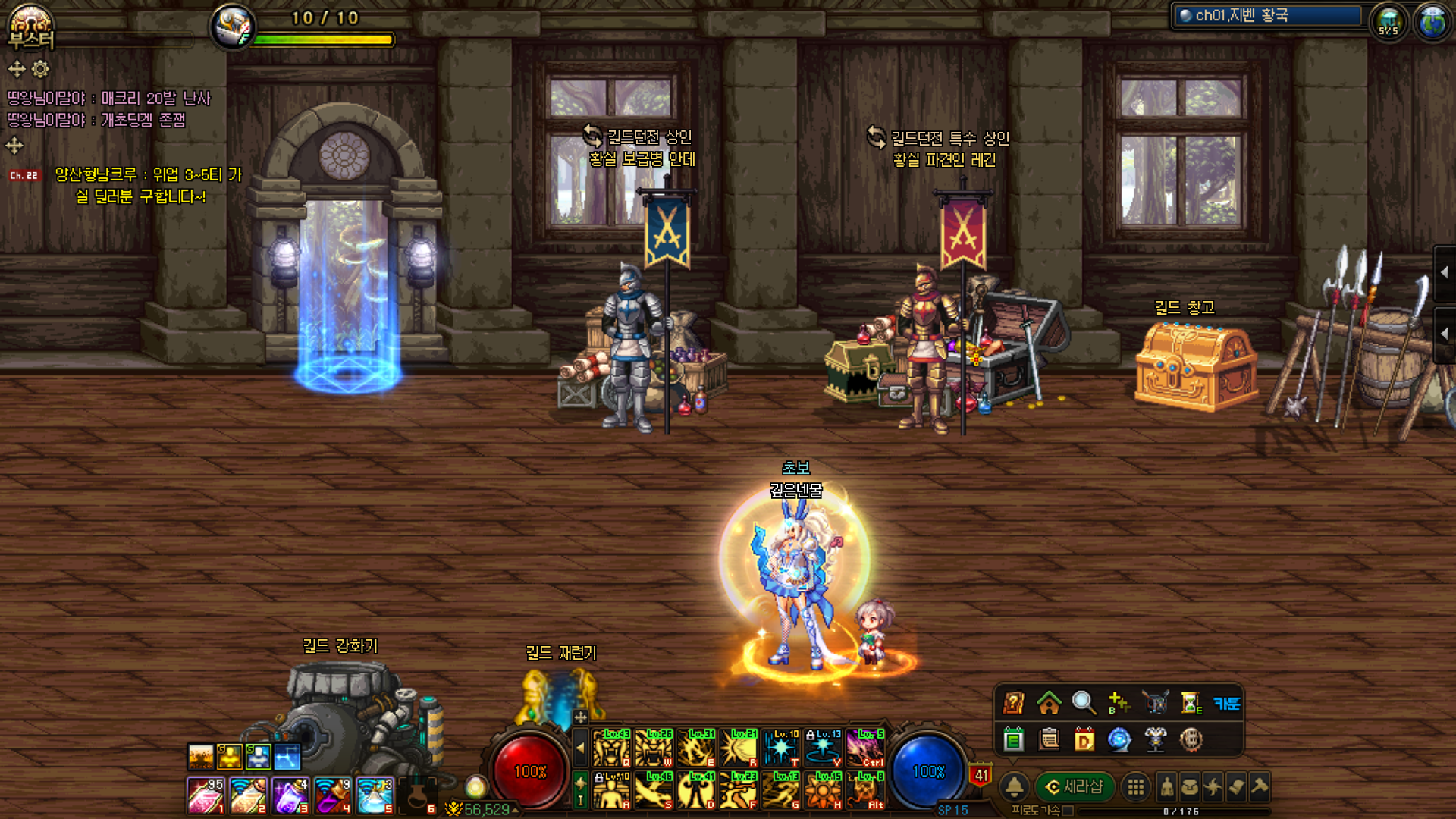Activate the Lv.43 skill on Q
The image size is (1456, 819).
pos(611,748)
